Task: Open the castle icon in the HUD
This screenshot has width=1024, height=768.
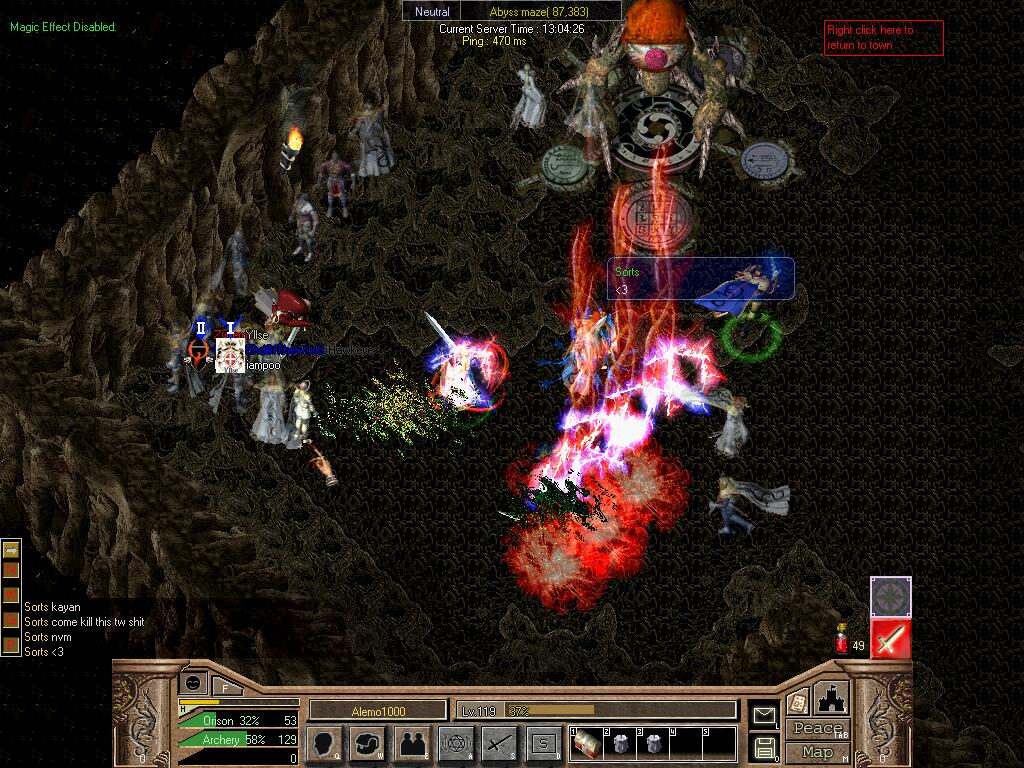Action: coord(831,698)
